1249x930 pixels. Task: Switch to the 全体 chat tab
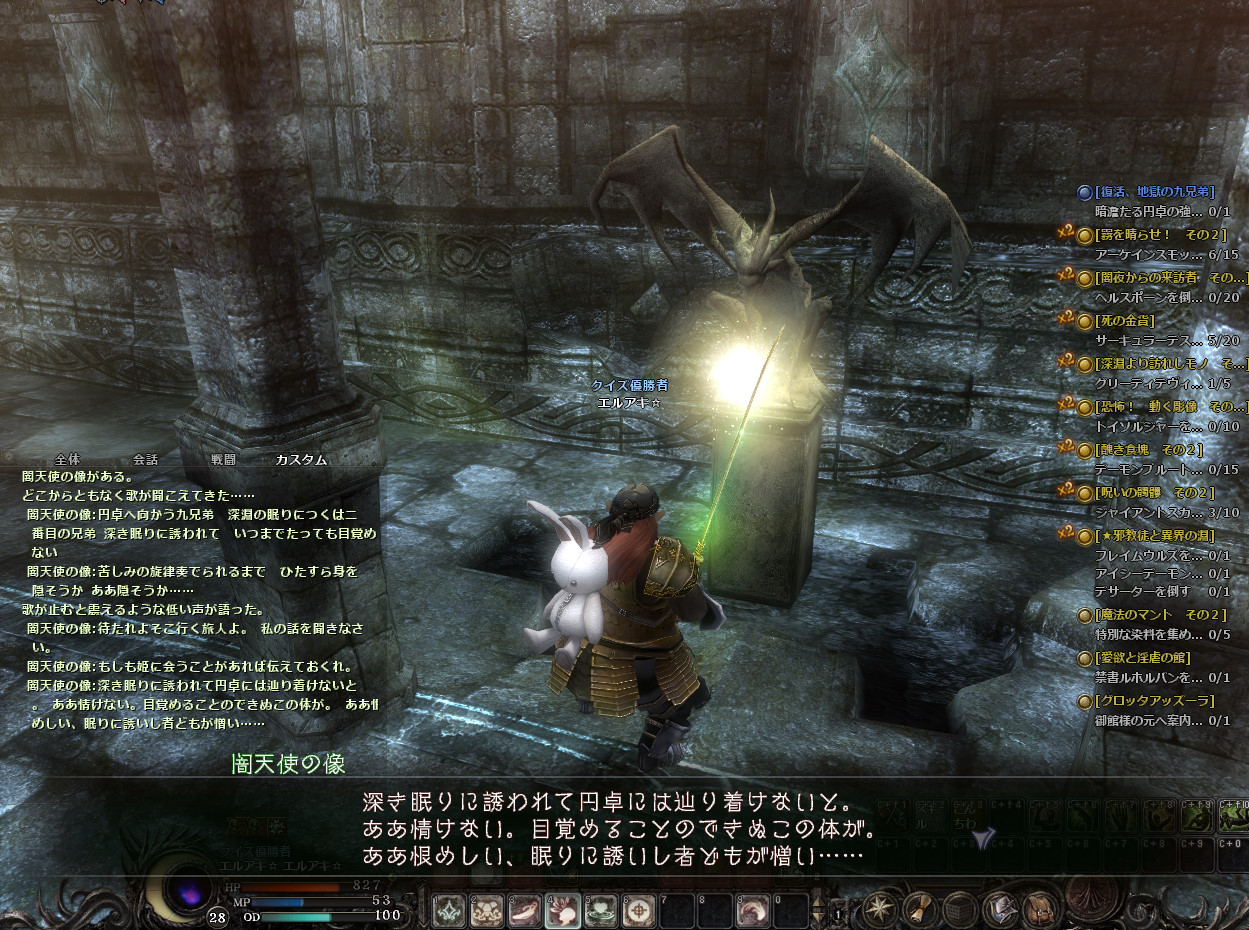(67, 459)
